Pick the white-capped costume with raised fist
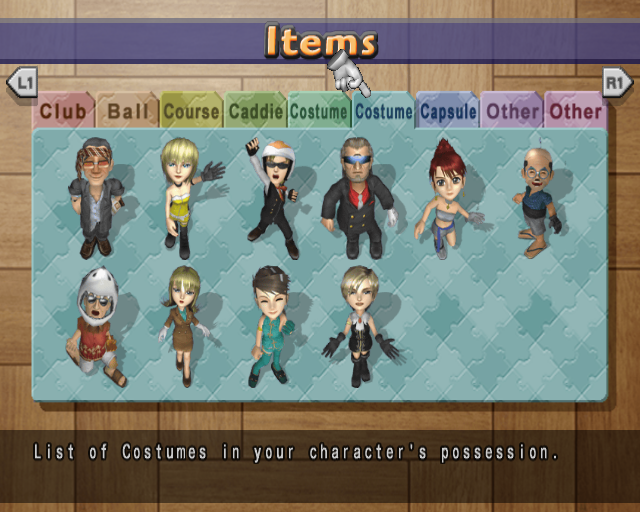 pyautogui.click(x=270, y=197)
